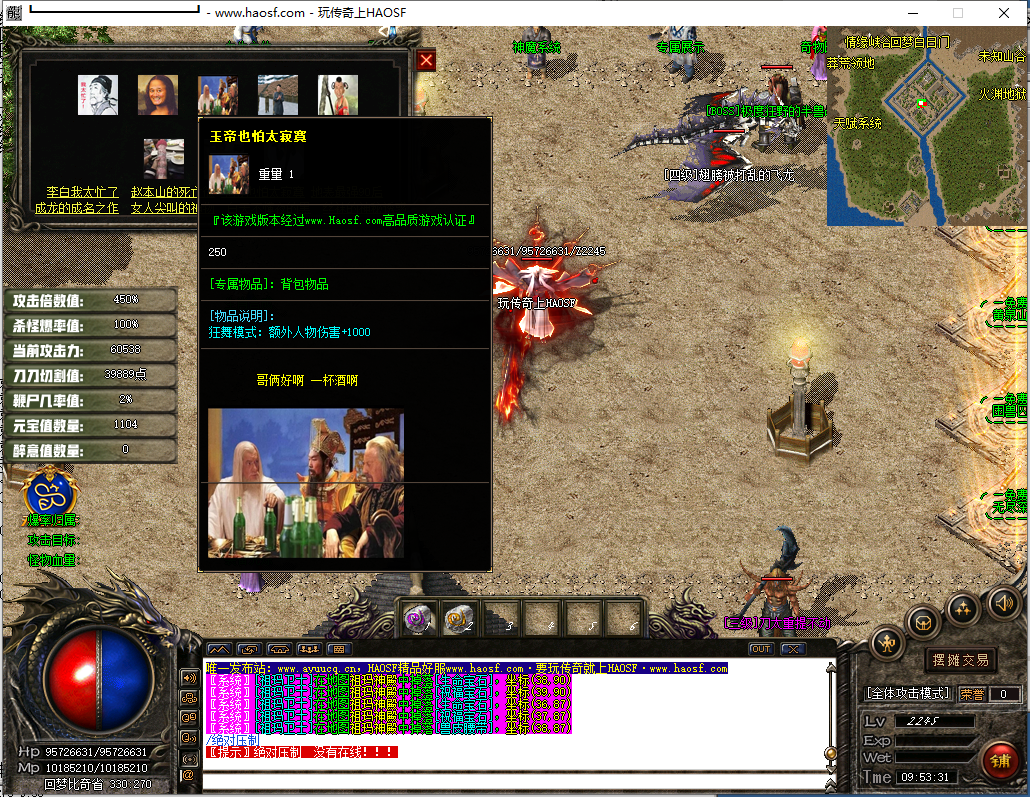Click the OUT button above the chat
1030x797 pixels.
click(761, 649)
